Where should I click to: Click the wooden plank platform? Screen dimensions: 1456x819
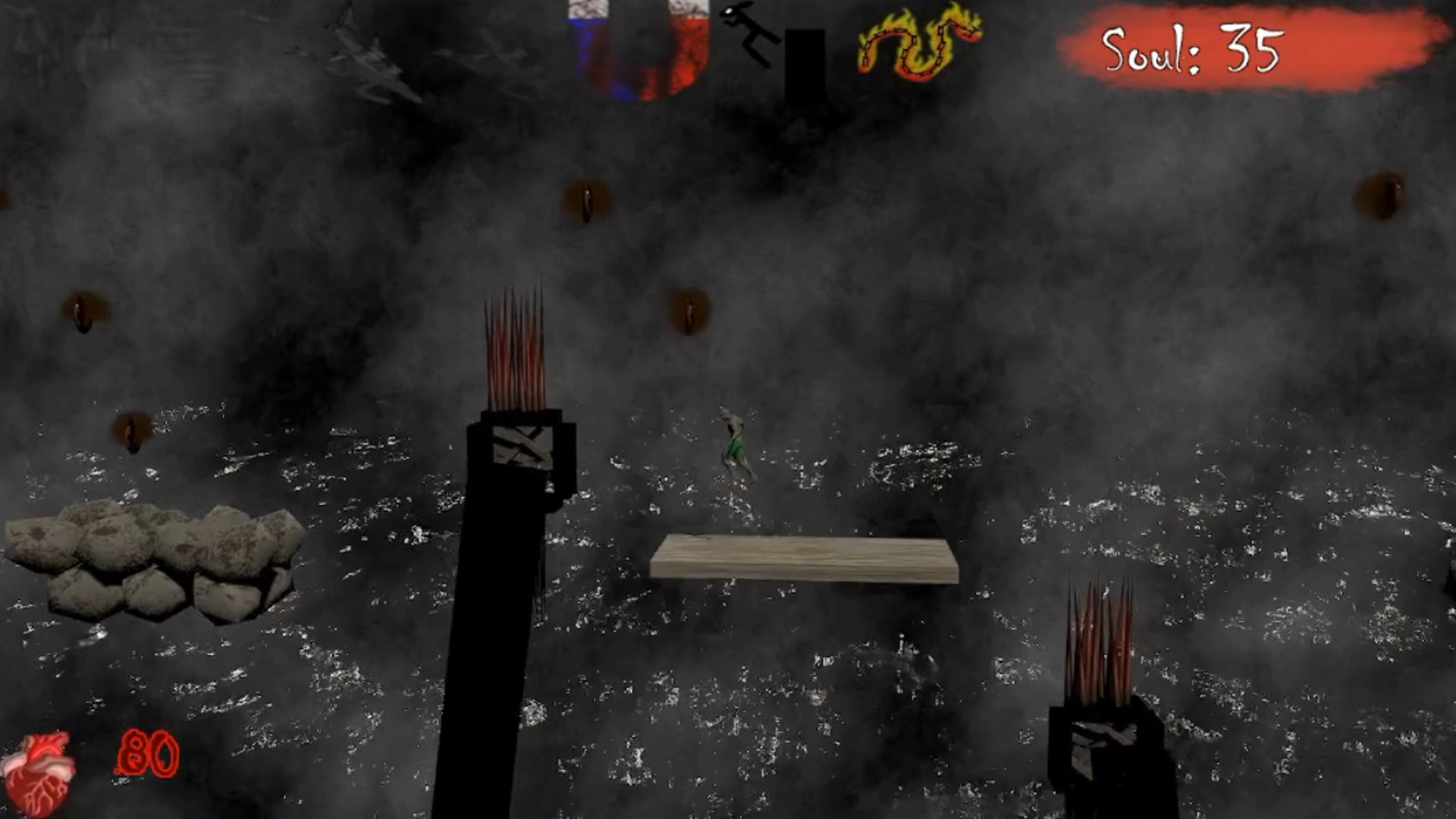804,557
